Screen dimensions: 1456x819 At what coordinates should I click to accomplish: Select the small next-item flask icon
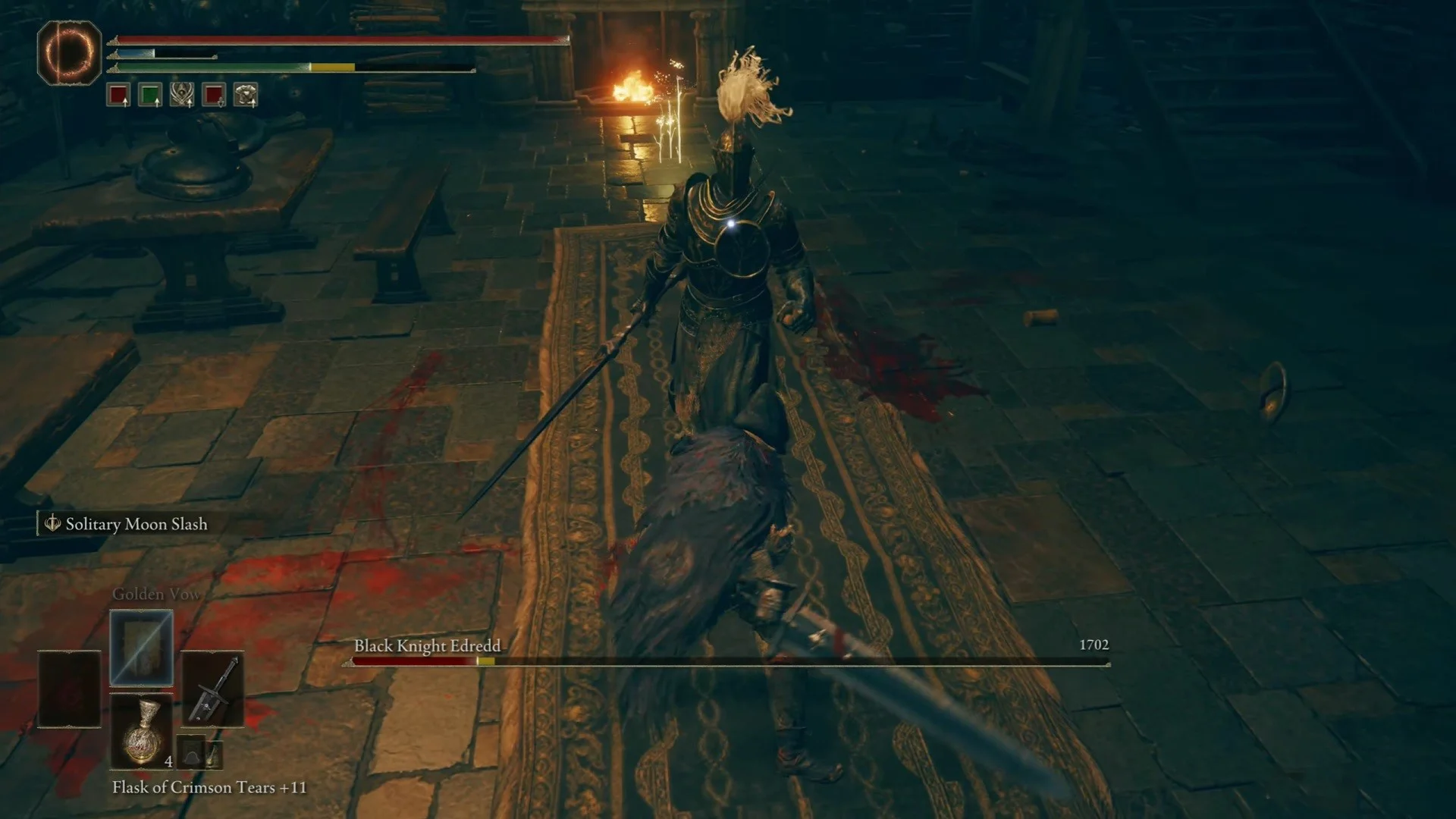[x=213, y=755]
